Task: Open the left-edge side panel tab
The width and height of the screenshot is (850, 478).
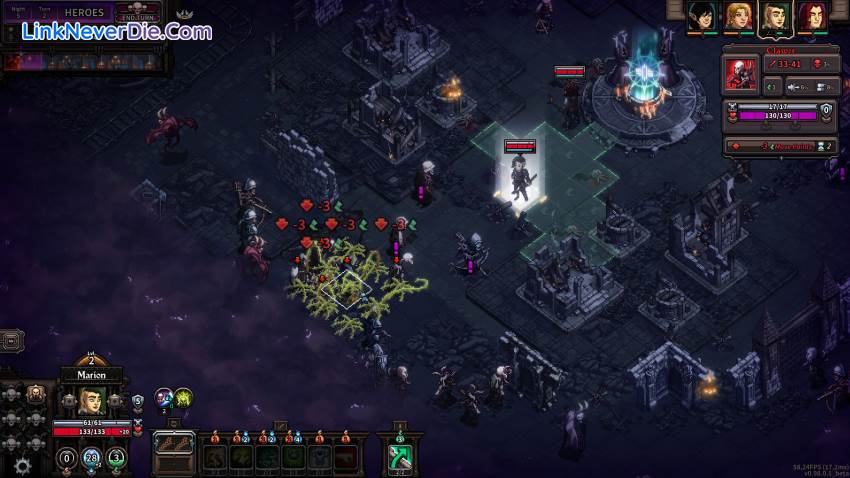Action: point(9,341)
